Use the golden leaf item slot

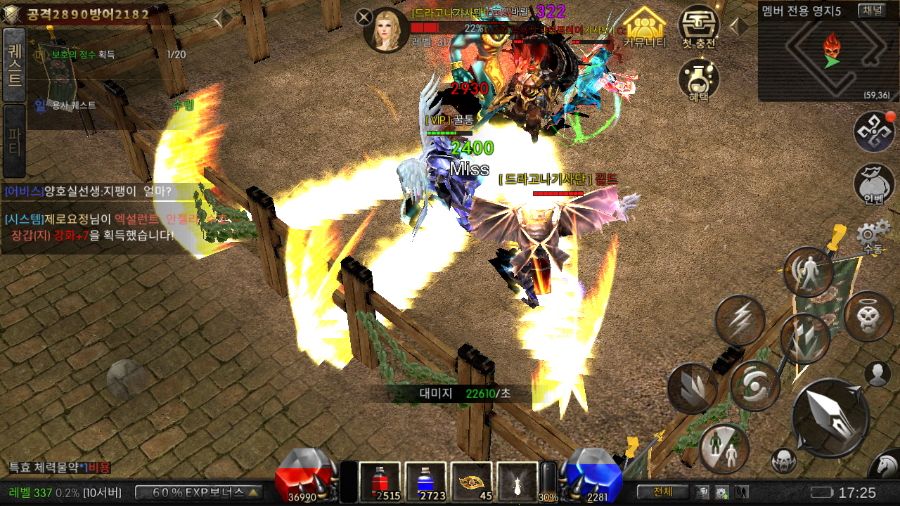(471, 480)
